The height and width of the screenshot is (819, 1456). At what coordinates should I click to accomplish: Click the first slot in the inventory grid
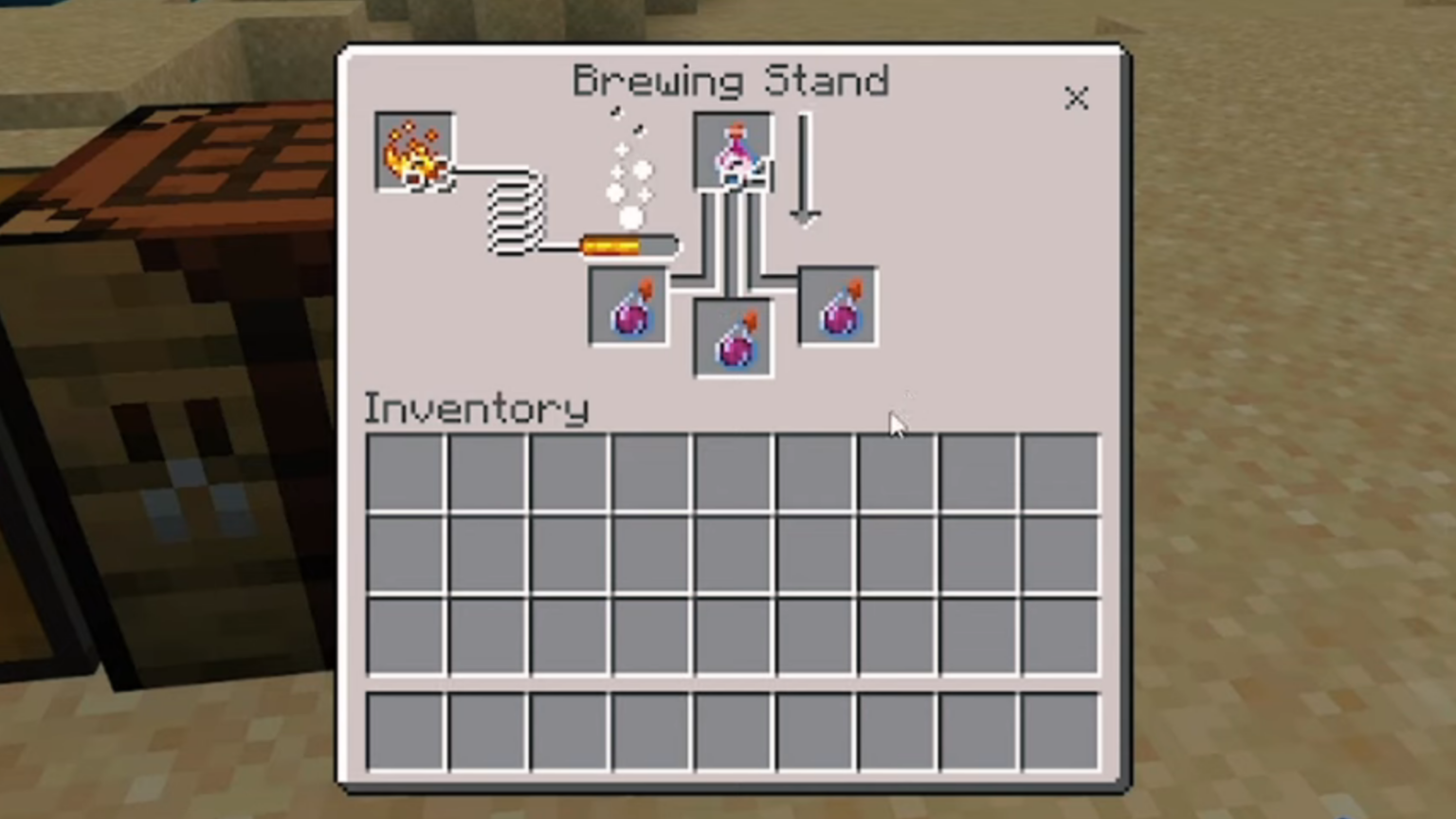click(x=405, y=472)
